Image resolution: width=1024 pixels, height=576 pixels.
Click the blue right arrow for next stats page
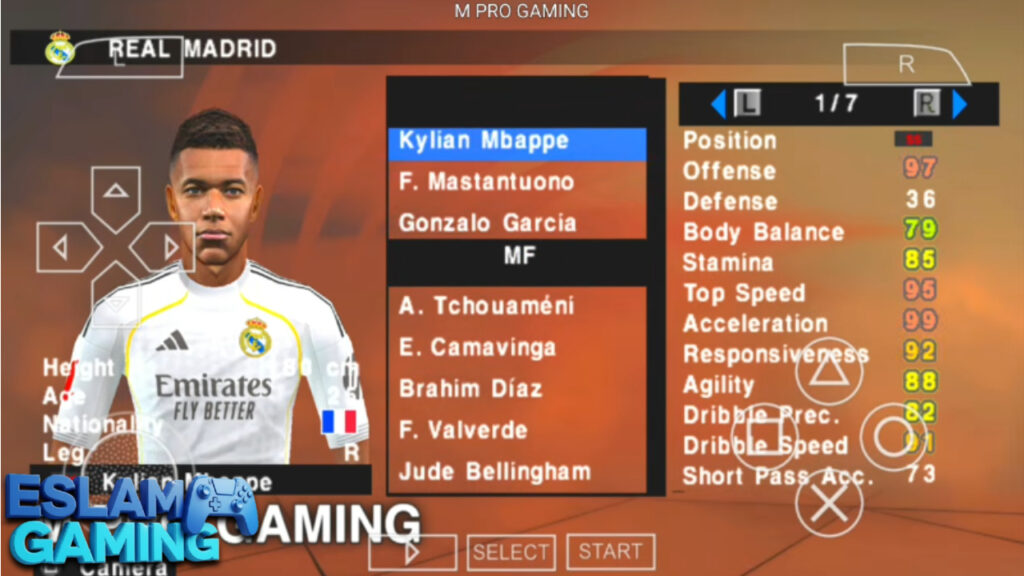click(960, 103)
